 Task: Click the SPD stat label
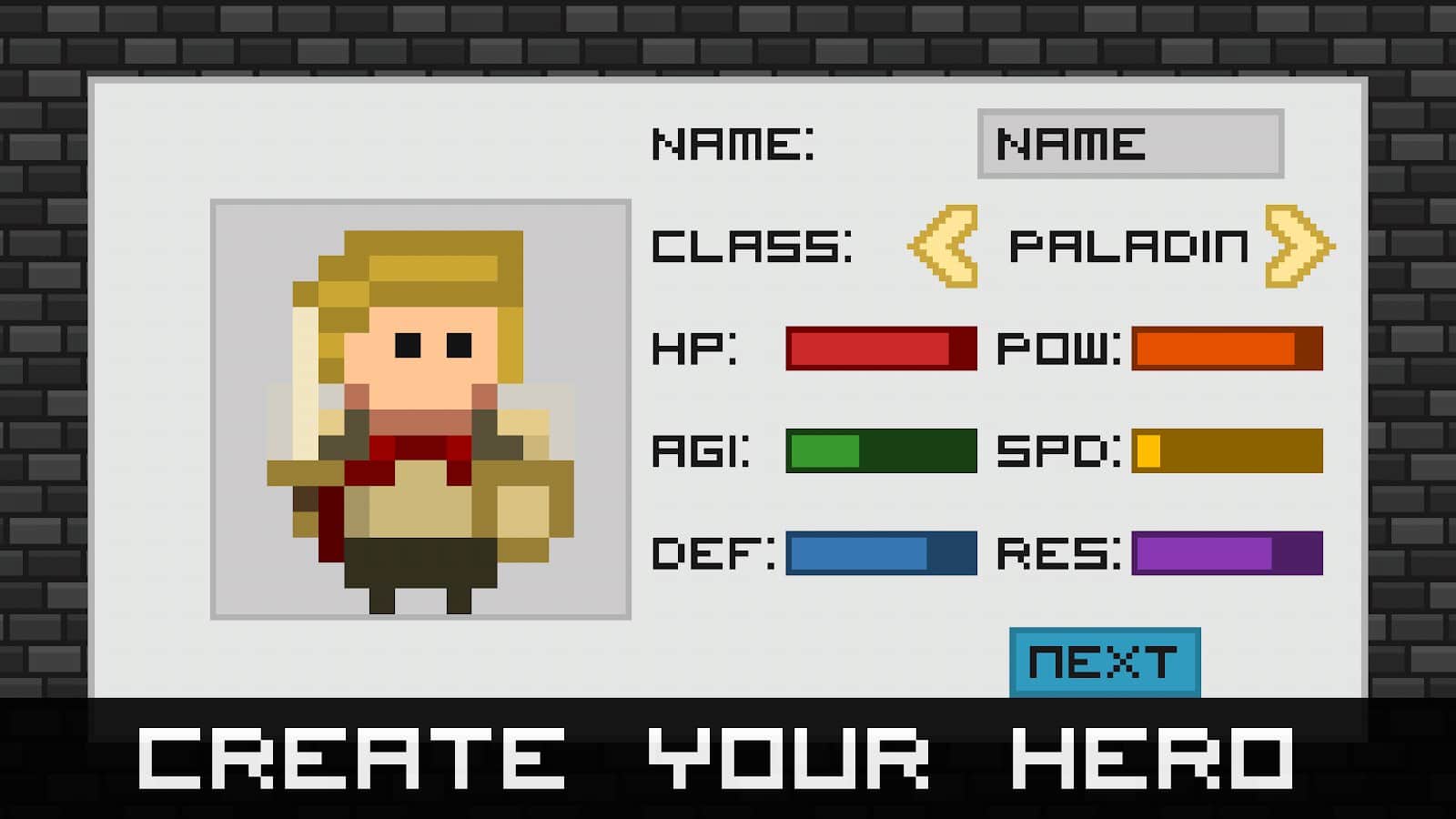[x=1057, y=452]
